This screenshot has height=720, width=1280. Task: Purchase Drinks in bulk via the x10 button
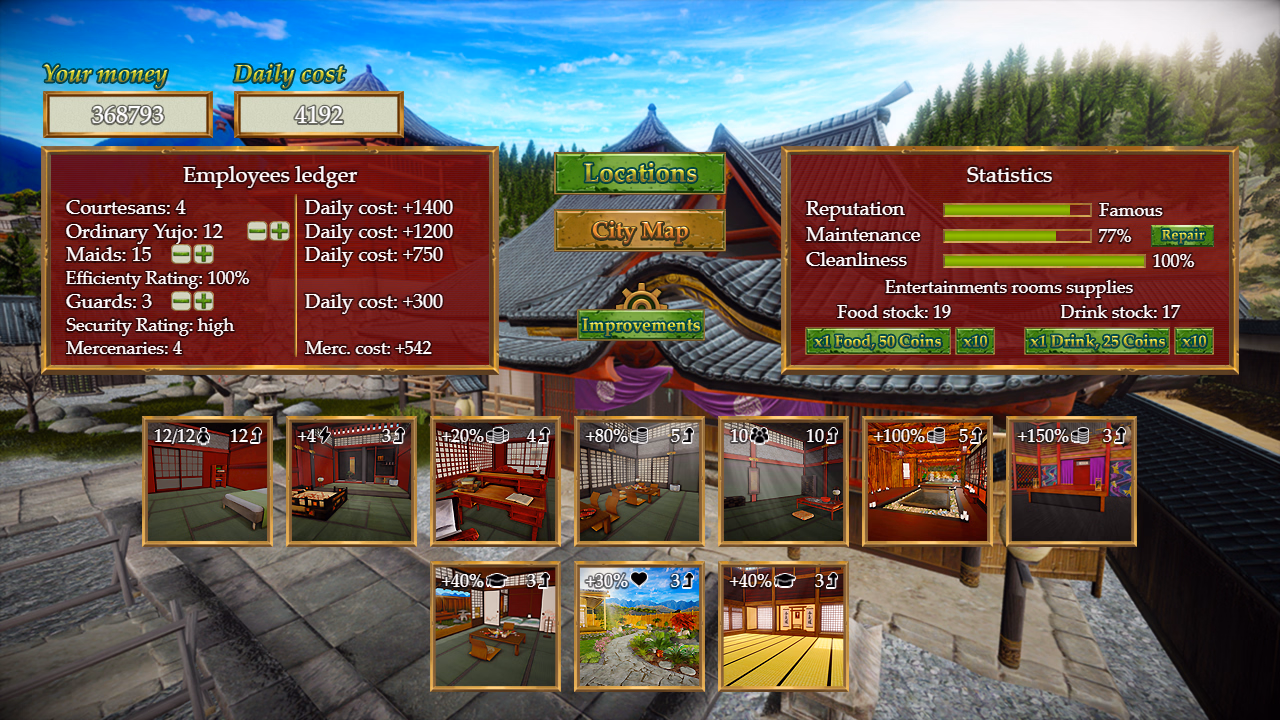(1193, 341)
